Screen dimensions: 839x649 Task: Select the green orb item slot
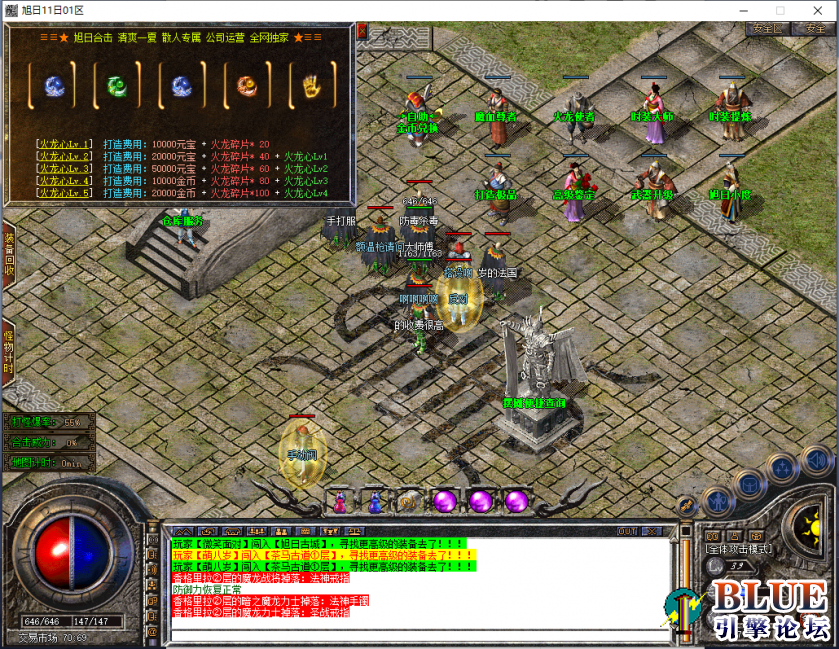[116, 86]
